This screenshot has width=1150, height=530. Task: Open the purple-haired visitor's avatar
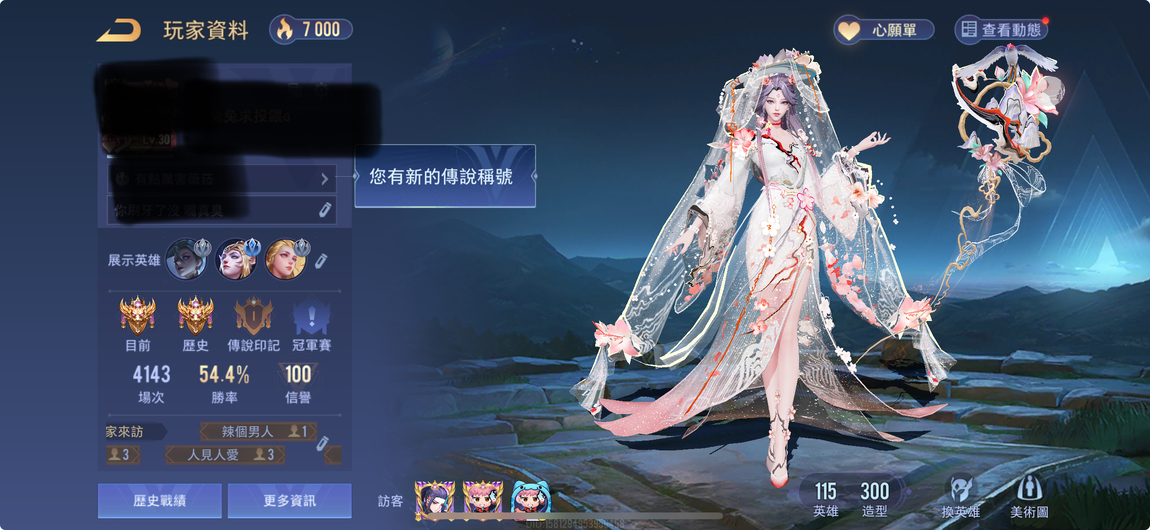(434, 498)
